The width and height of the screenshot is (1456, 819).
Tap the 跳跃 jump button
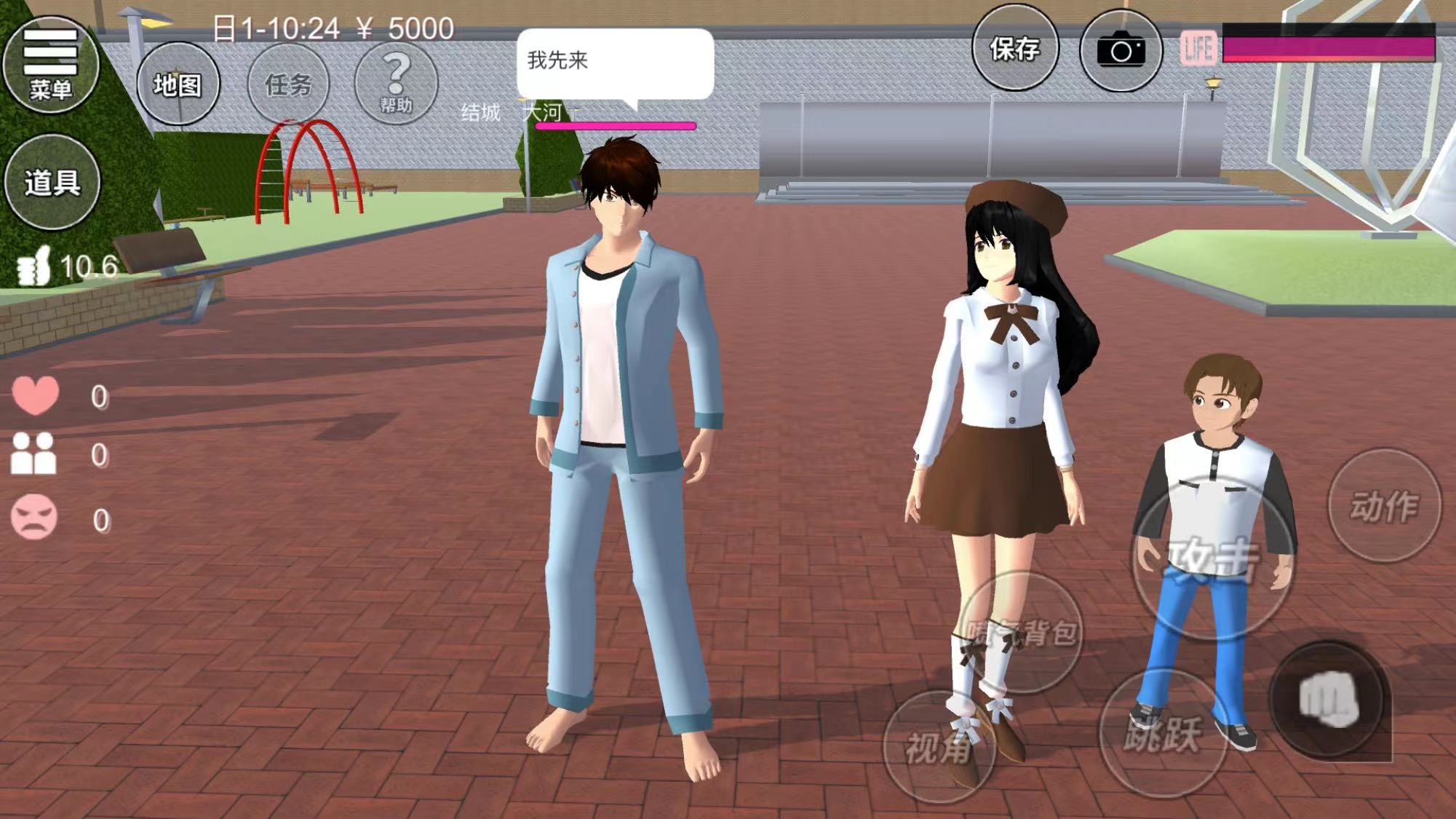1162,732
